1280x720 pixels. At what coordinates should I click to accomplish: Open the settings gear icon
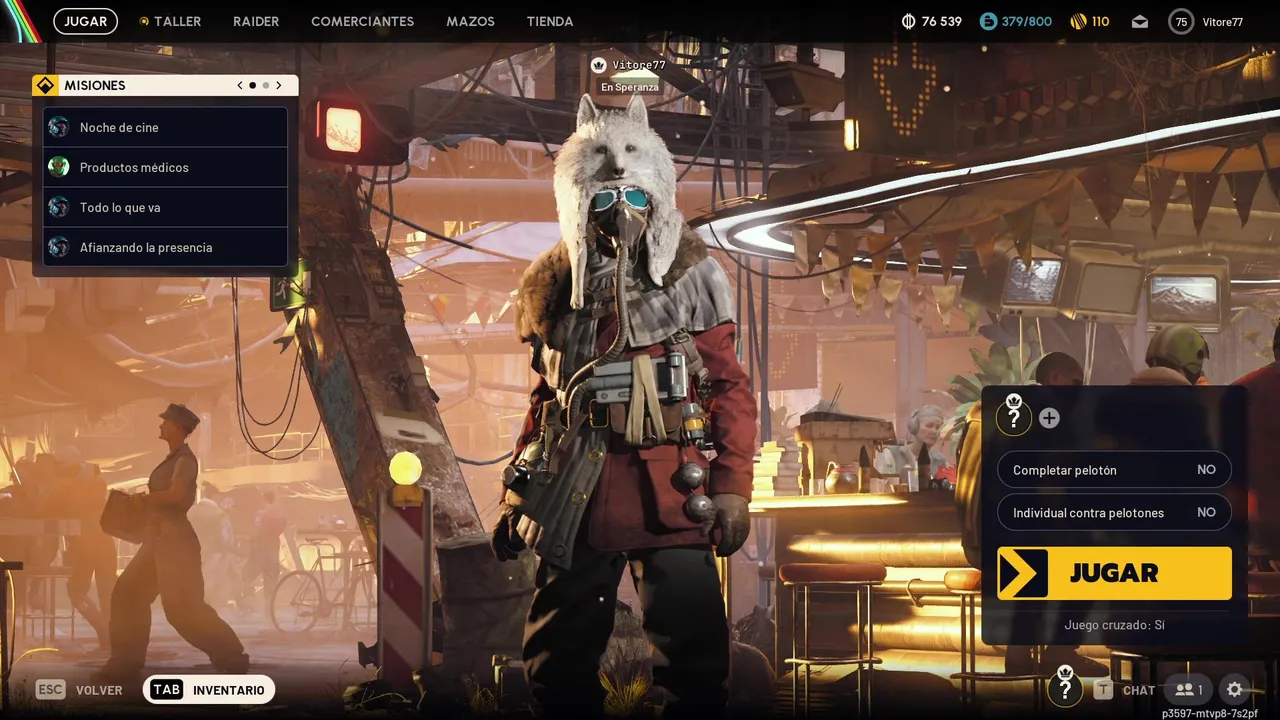tap(1235, 689)
